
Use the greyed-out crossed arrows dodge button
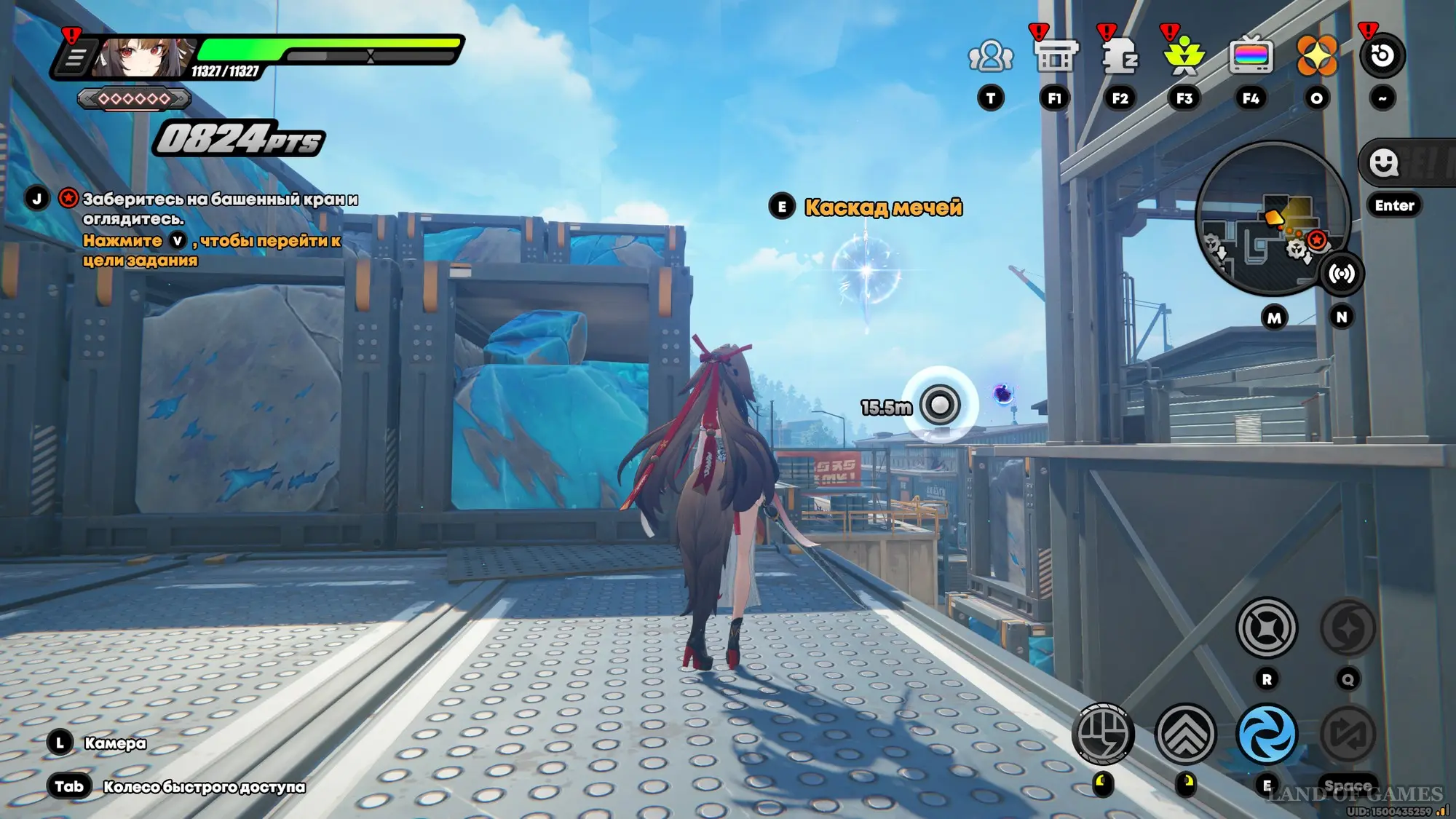pyautogui.click(x=1348, y=734)
